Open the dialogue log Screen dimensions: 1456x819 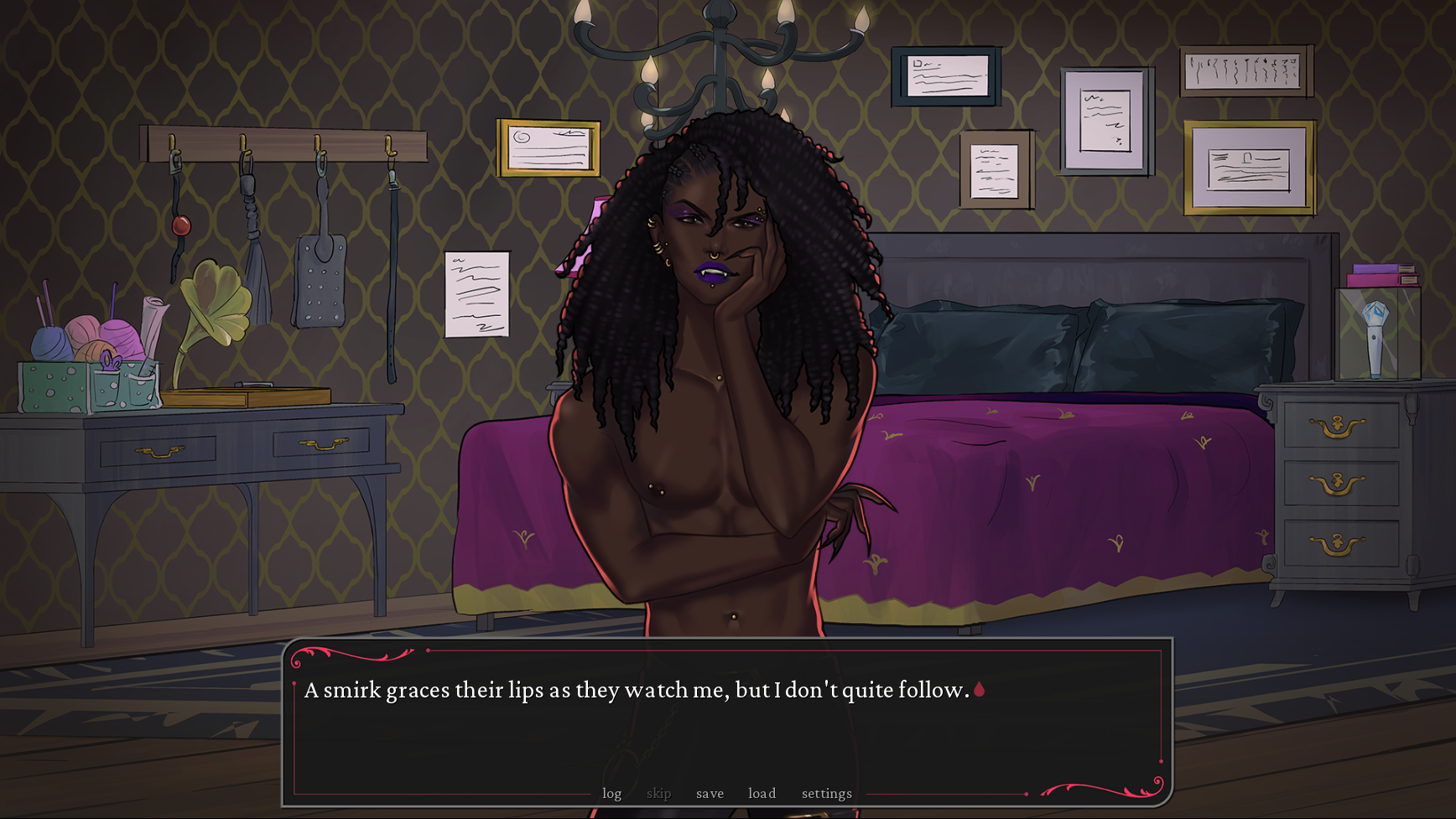(x=611, y=793)
